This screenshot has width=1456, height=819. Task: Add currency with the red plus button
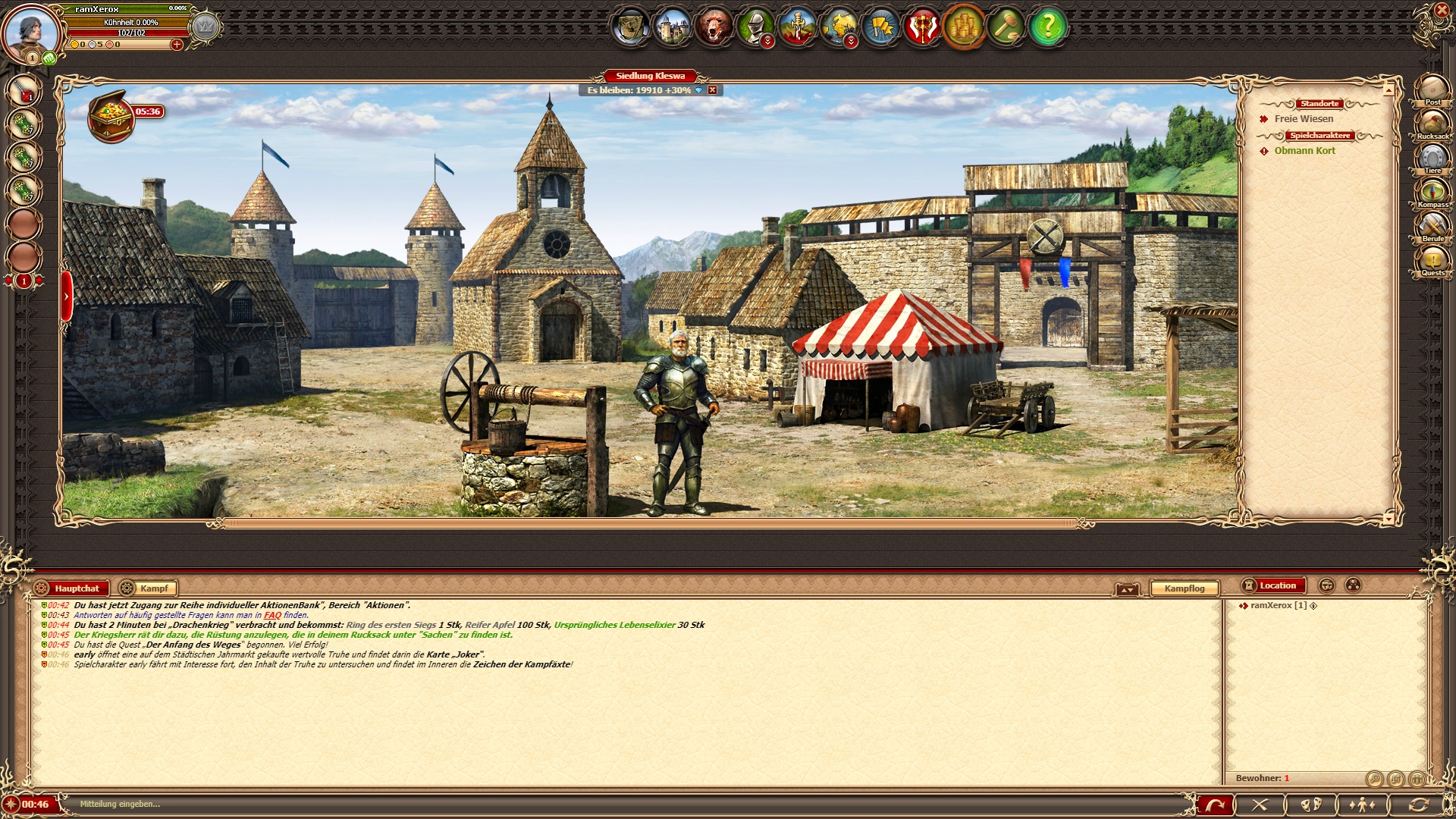click(x=177, y=45)
